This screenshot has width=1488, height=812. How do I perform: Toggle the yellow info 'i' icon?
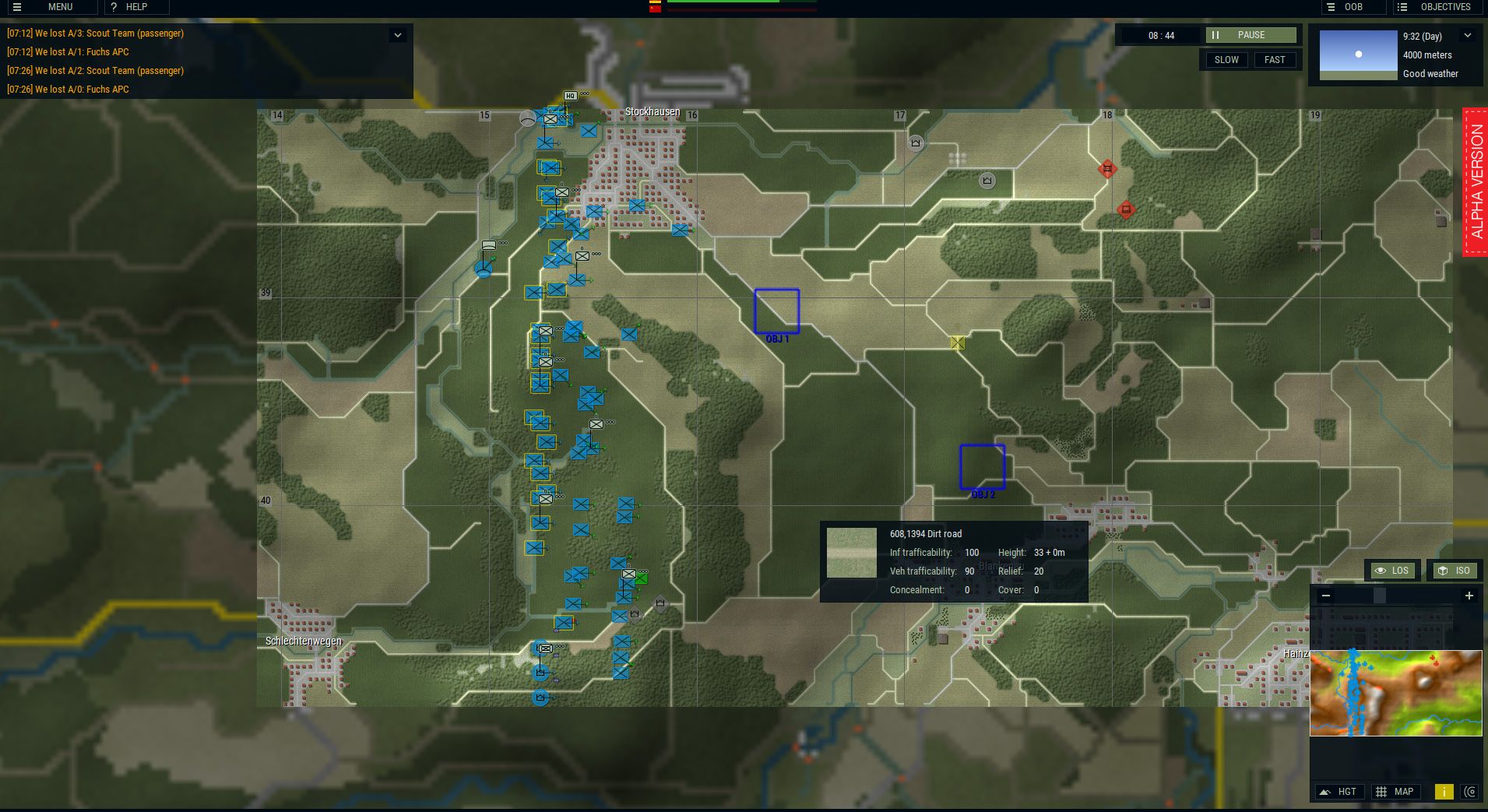coord(1446,791)
